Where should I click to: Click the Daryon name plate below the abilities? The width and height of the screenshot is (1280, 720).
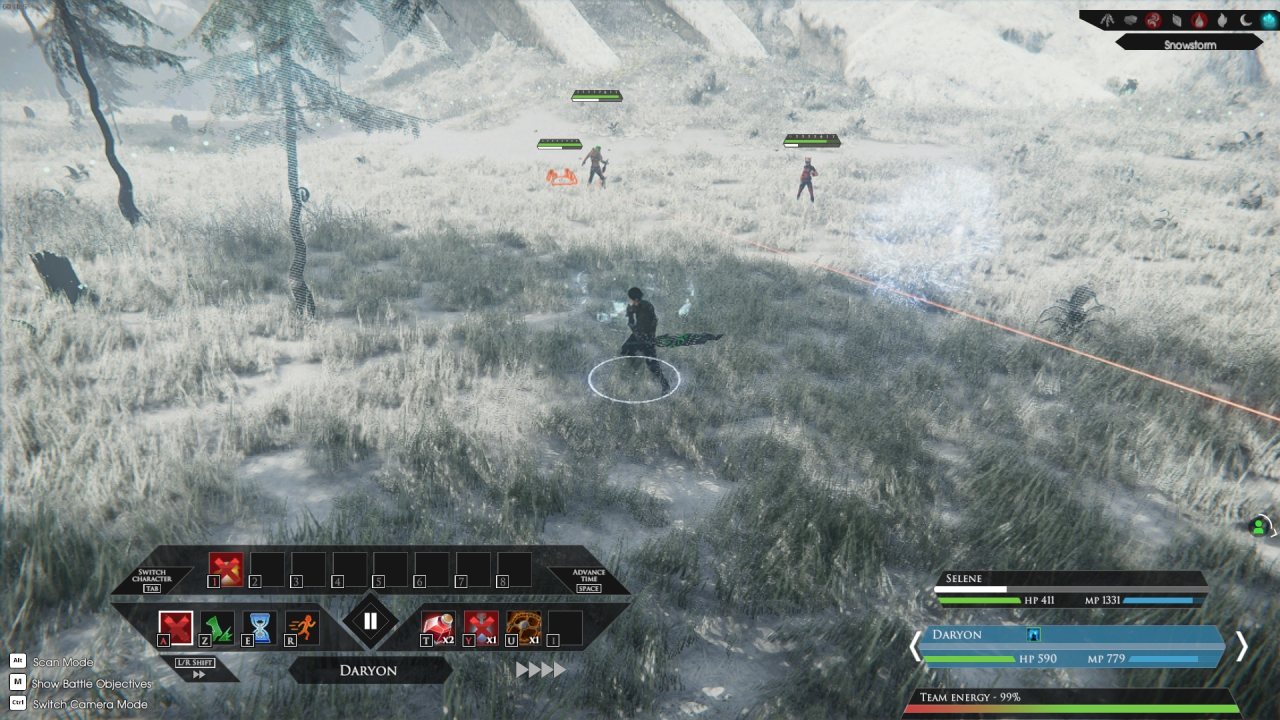(369, 670)
